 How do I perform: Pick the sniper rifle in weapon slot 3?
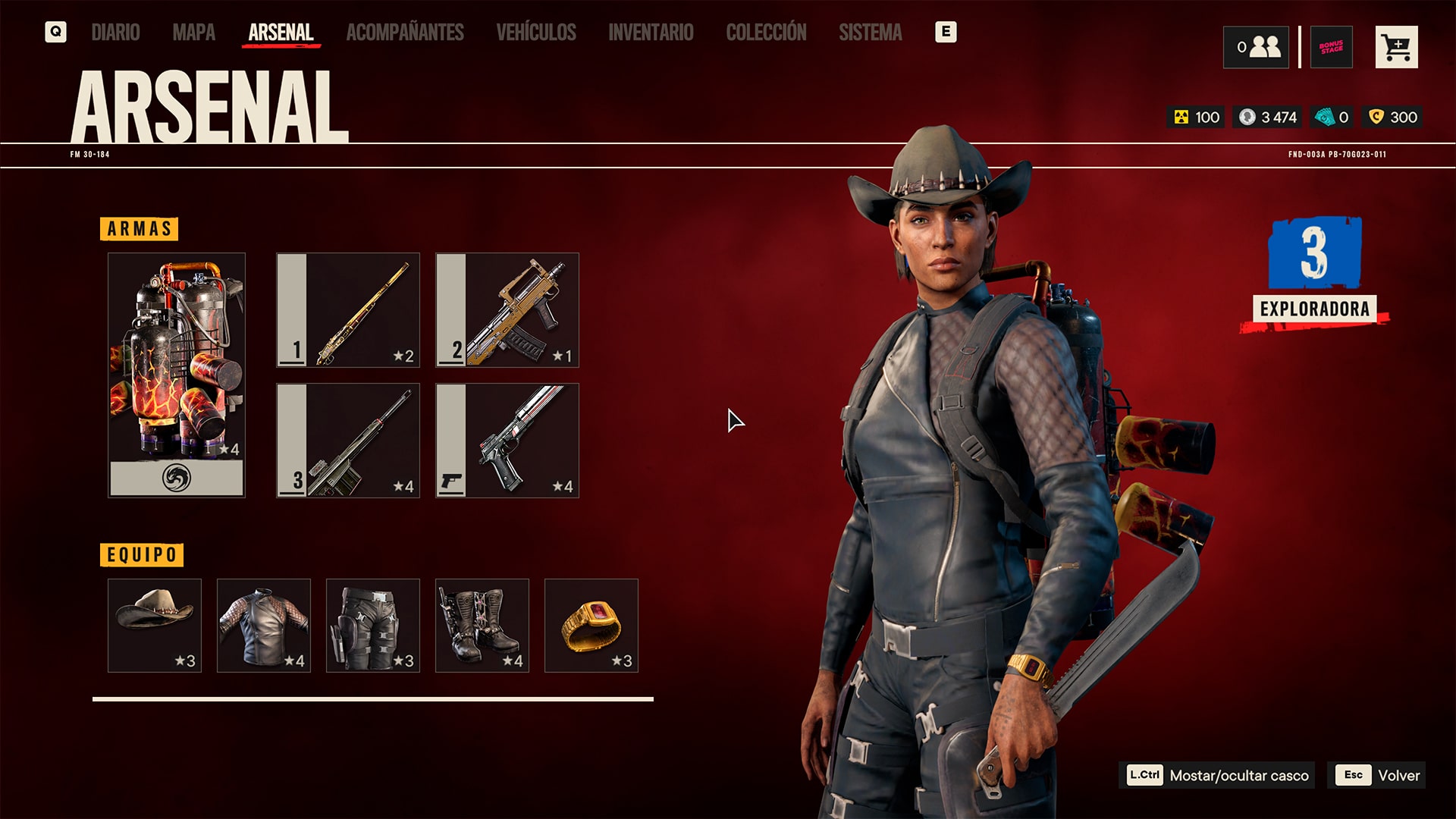(x=348, y=441)
